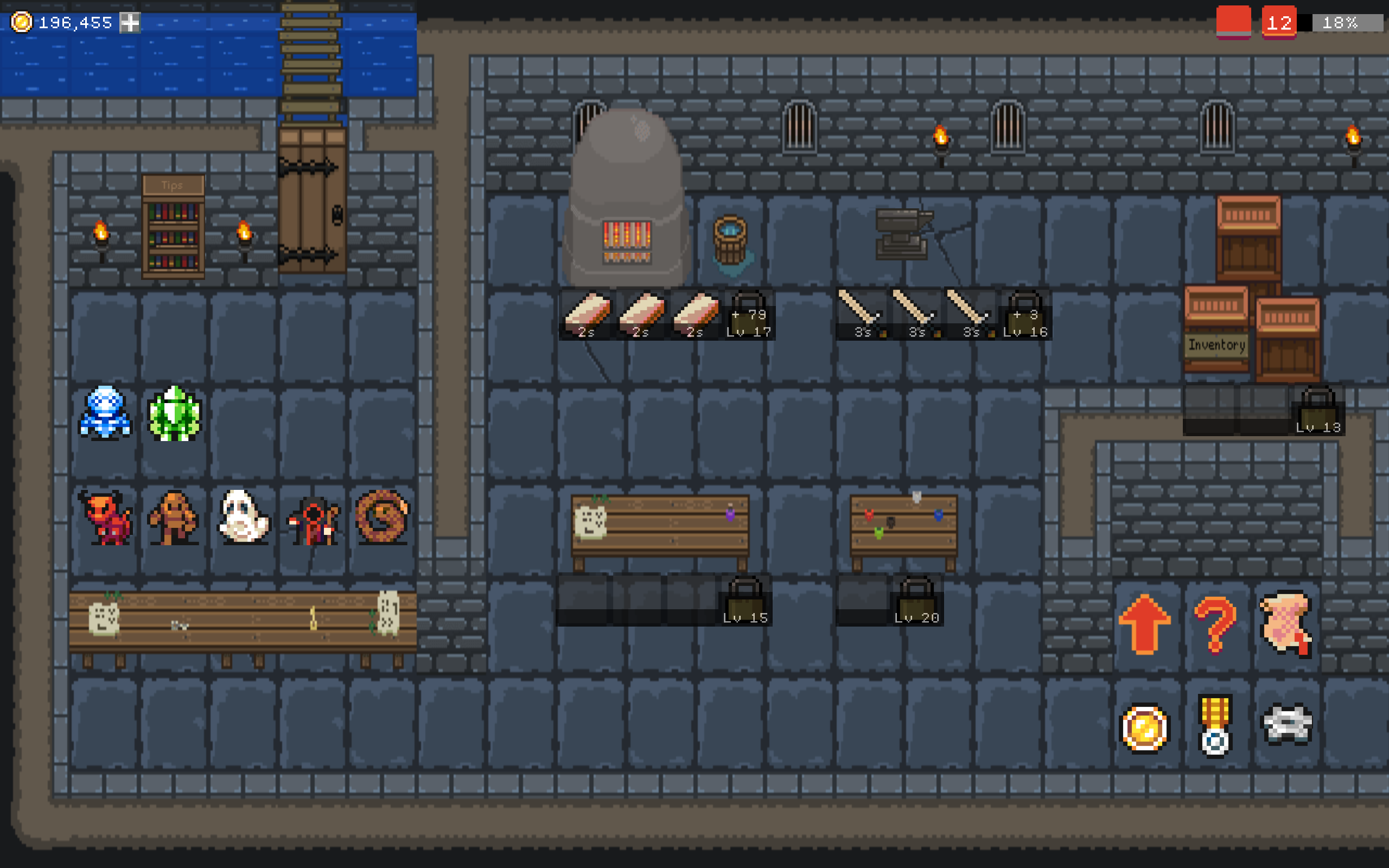1389x868 pixels.
Task: Click the gold coin icon next to 196,455
Action: pos(23,23)
